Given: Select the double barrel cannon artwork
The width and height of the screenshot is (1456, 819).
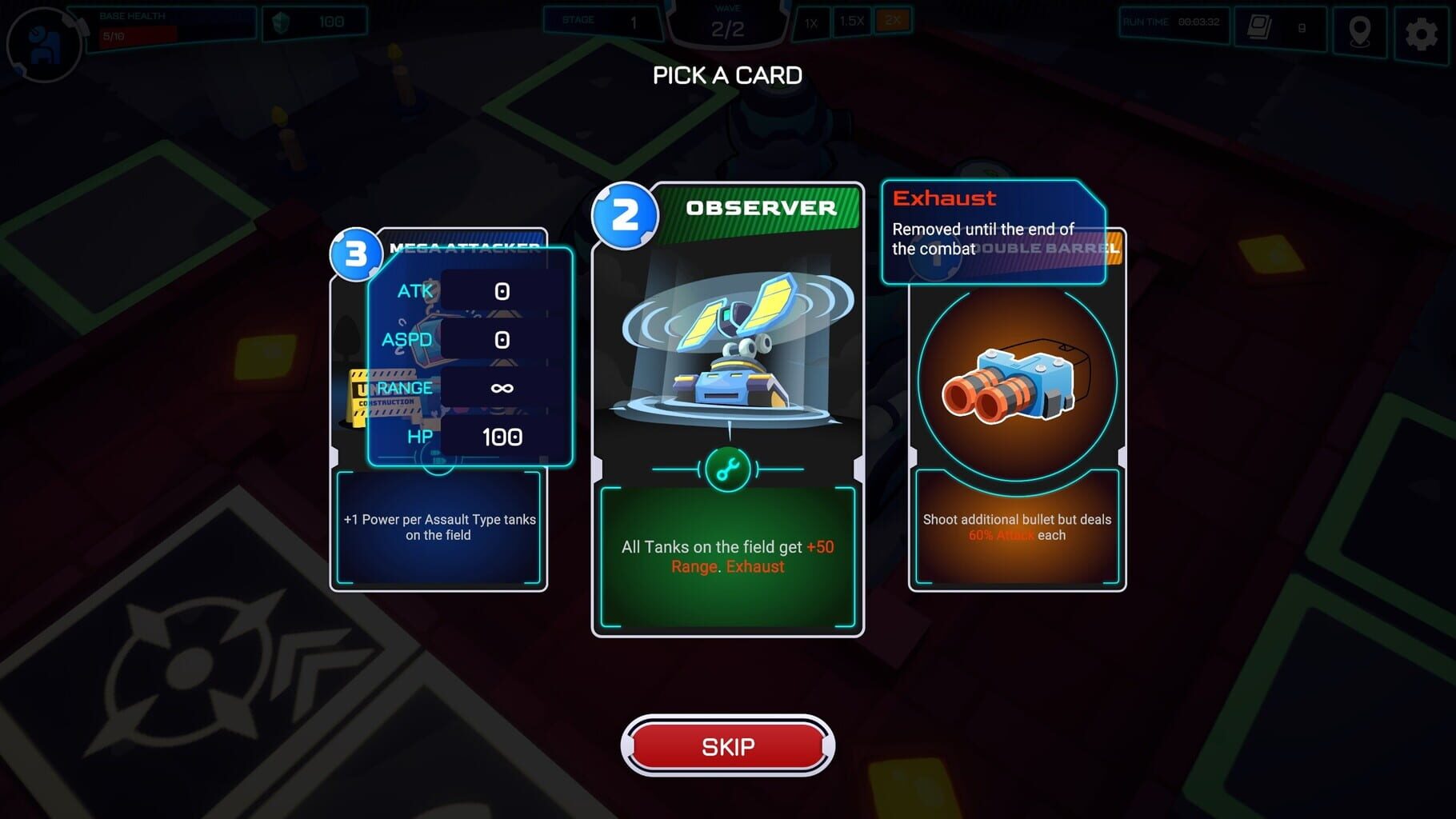Looking at the screenshot, I should coord(1010,384).
